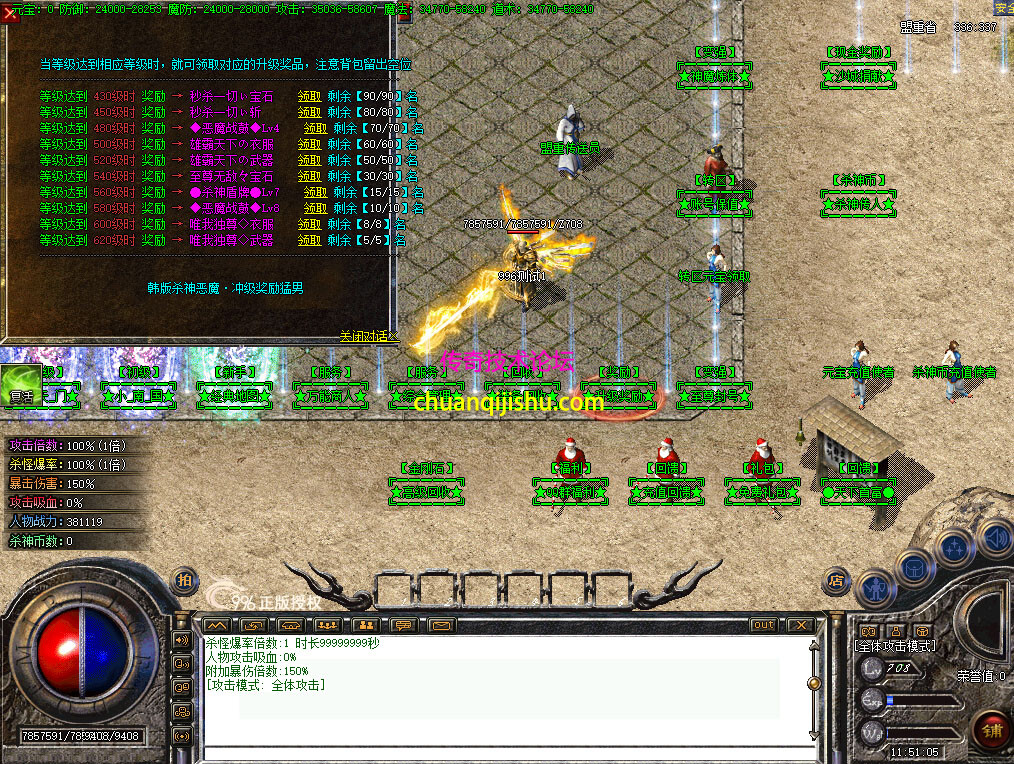1014x764 pixels.
Task: Claim the level 520 雄霸天下 weapon reward
Action: pyautogui.click(x=308, y=160)
